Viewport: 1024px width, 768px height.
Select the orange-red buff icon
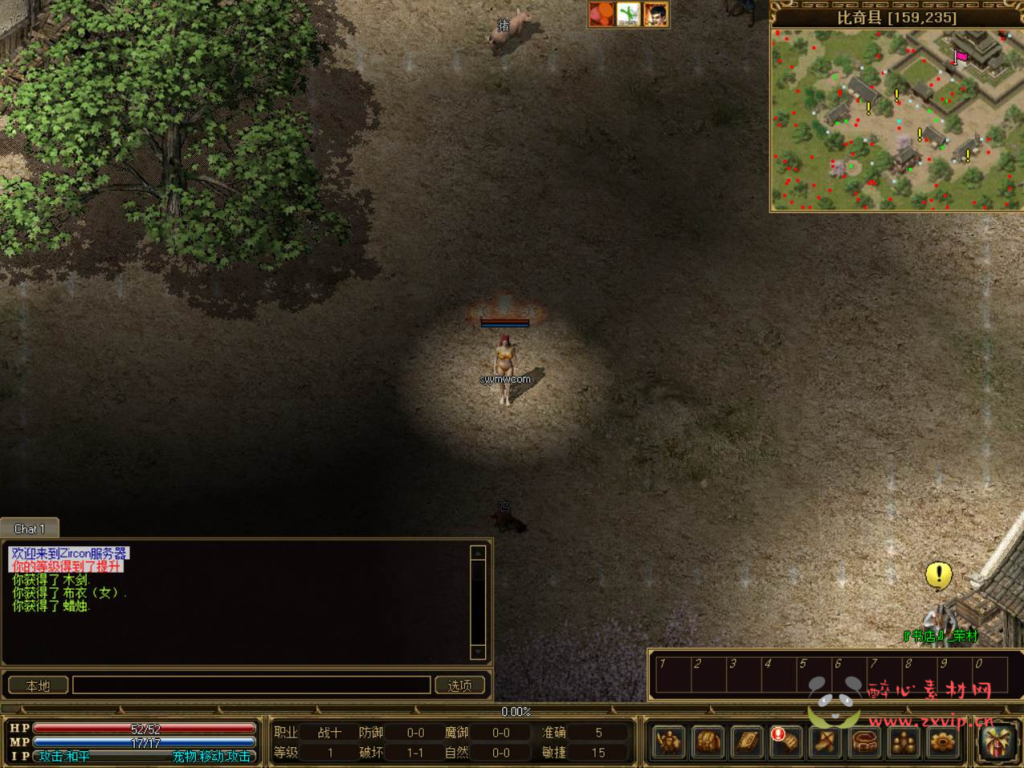(x=602, y=14)
